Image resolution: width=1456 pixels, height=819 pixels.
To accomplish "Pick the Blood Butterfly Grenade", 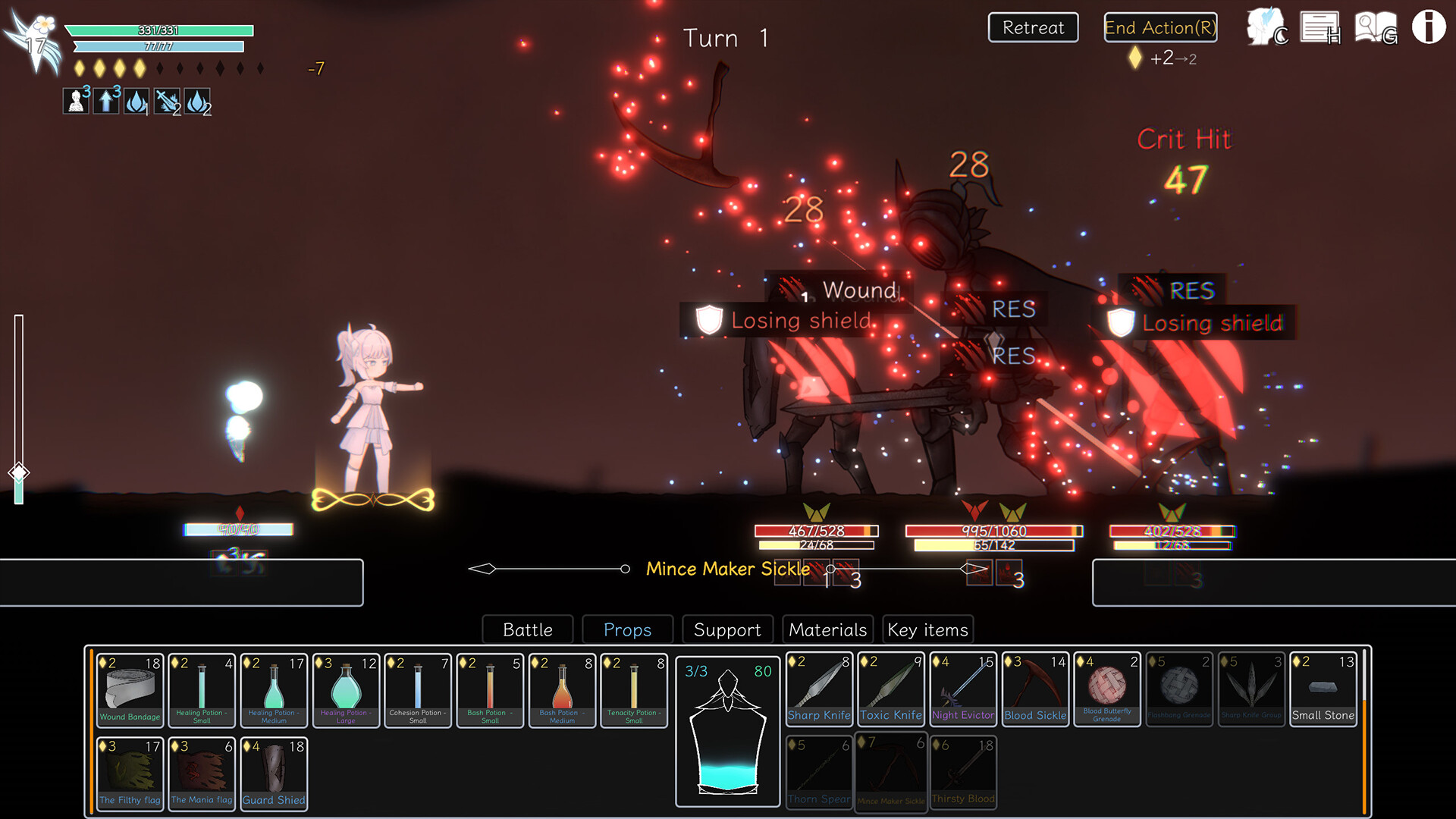I will click(1107, 686).
